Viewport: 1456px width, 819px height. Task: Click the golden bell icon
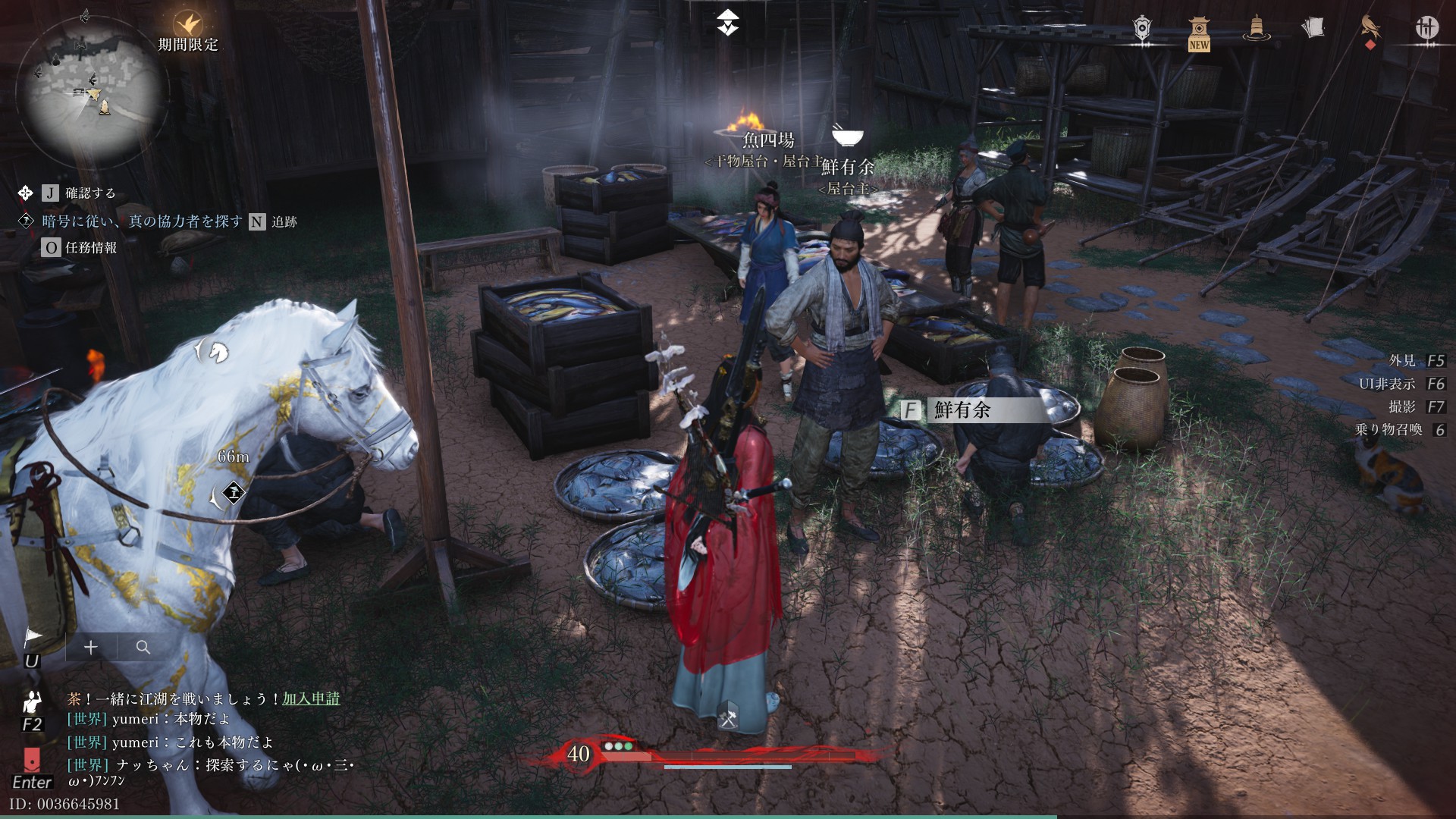point(1256,29)
